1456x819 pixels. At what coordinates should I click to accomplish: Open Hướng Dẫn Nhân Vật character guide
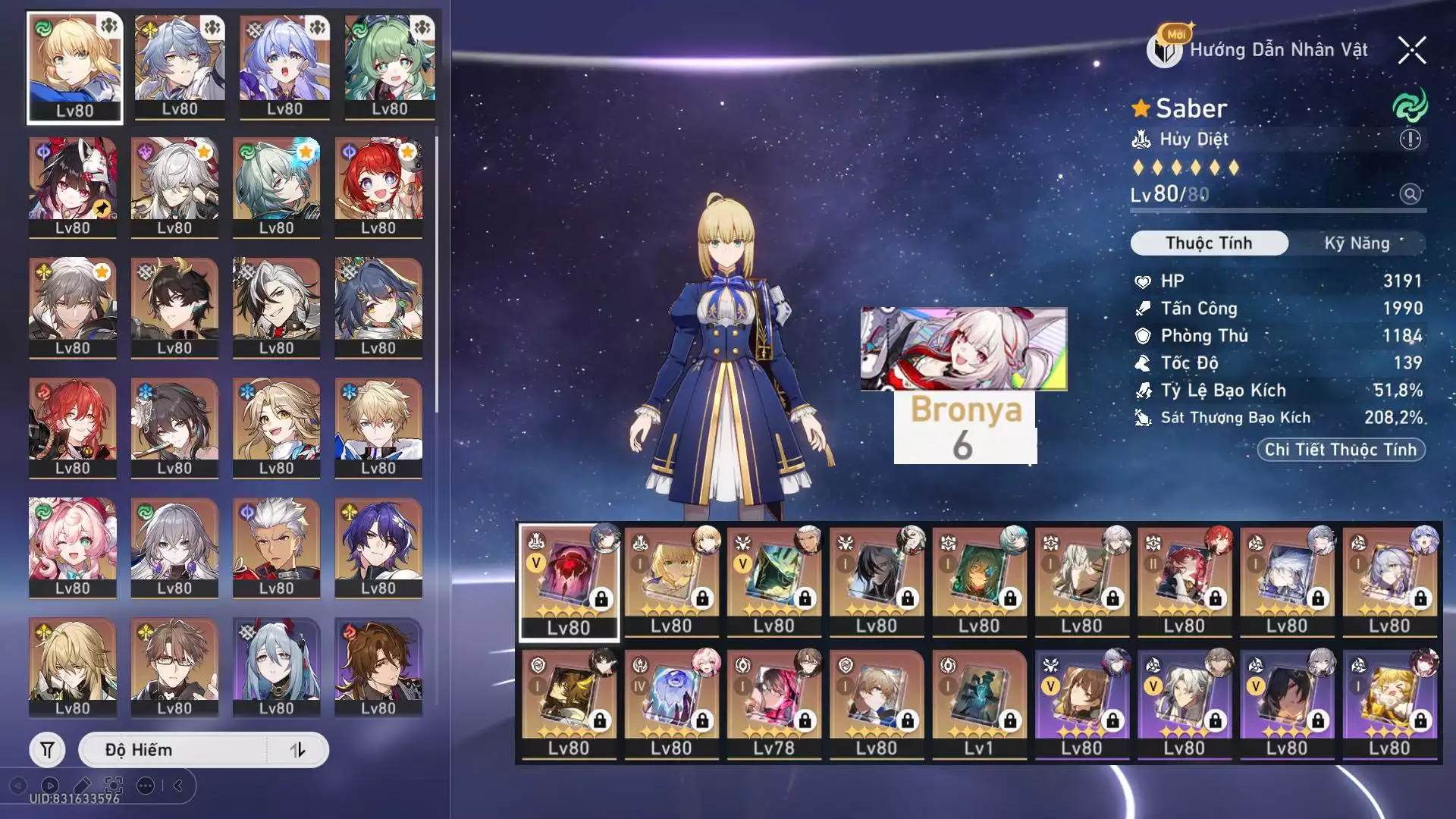click(1260, 50)
